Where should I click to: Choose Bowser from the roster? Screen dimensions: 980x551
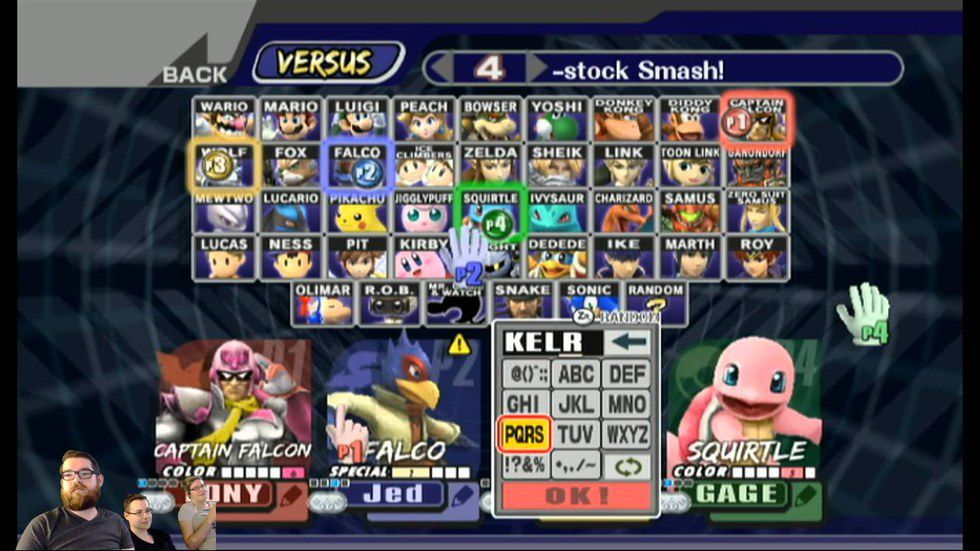click(490, 119)
